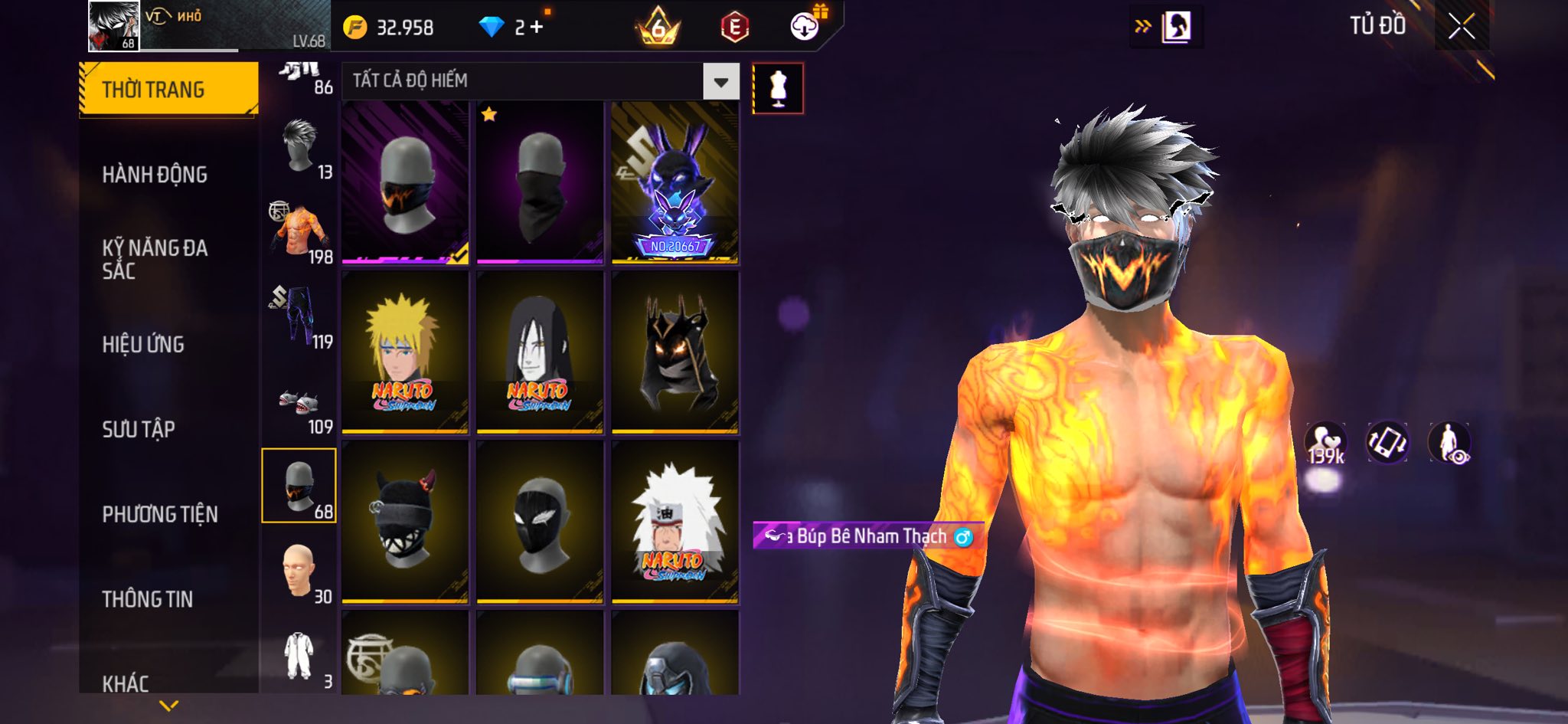
Task: Select the Kỹ Năng Đa Sắc tab
Action: coord(155,259)
